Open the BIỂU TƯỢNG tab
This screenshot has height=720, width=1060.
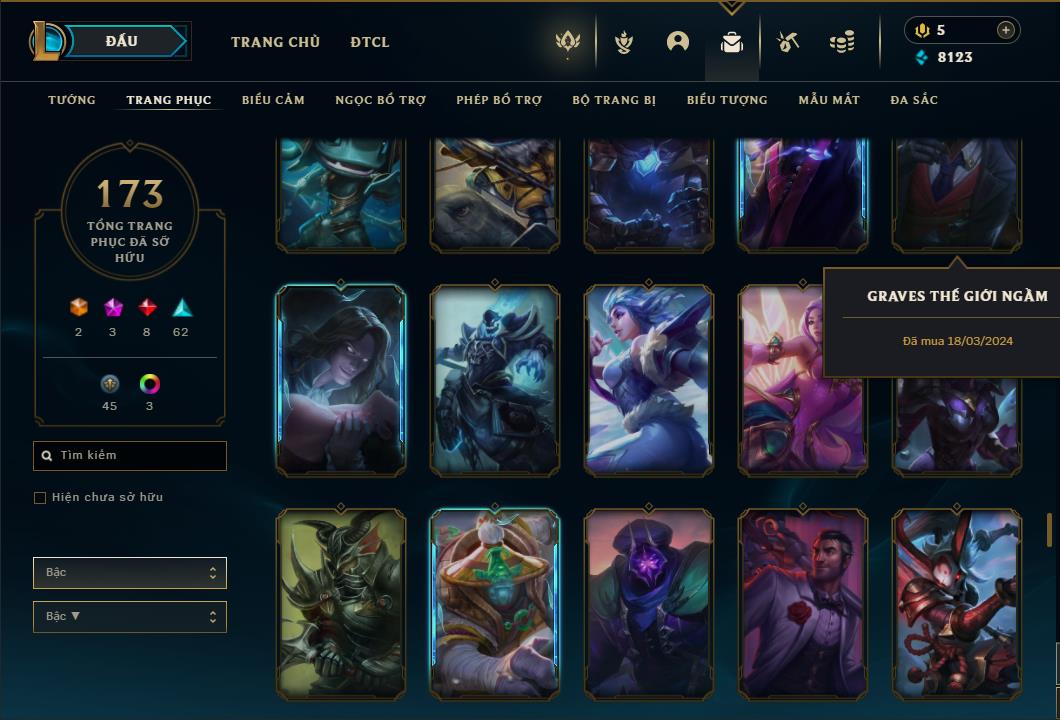(x=727, y=100)
